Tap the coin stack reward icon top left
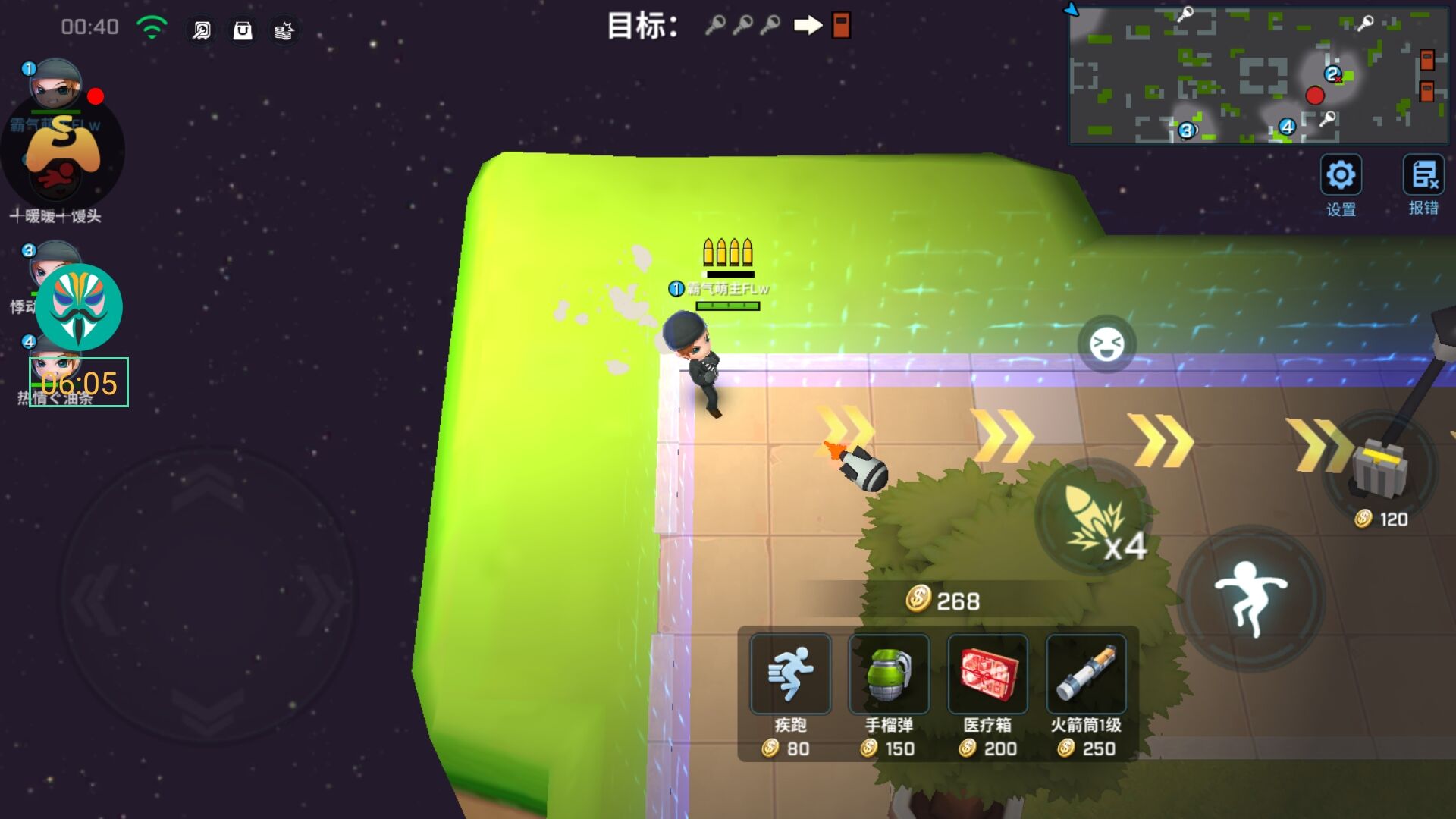The image size is (1456, 819). tap(284, 31)
